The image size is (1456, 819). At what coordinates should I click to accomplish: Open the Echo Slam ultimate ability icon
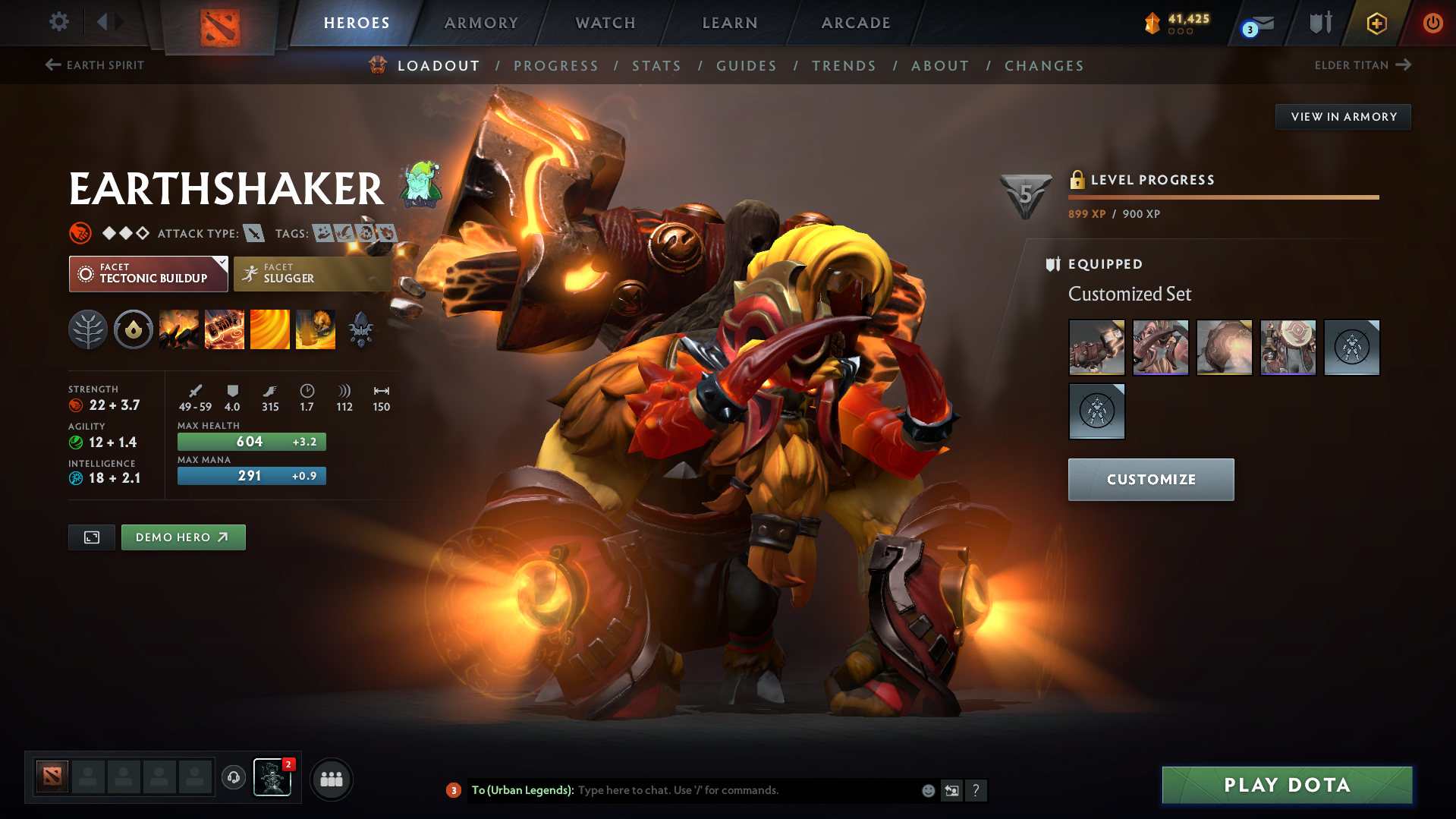[x=316, y=329]
